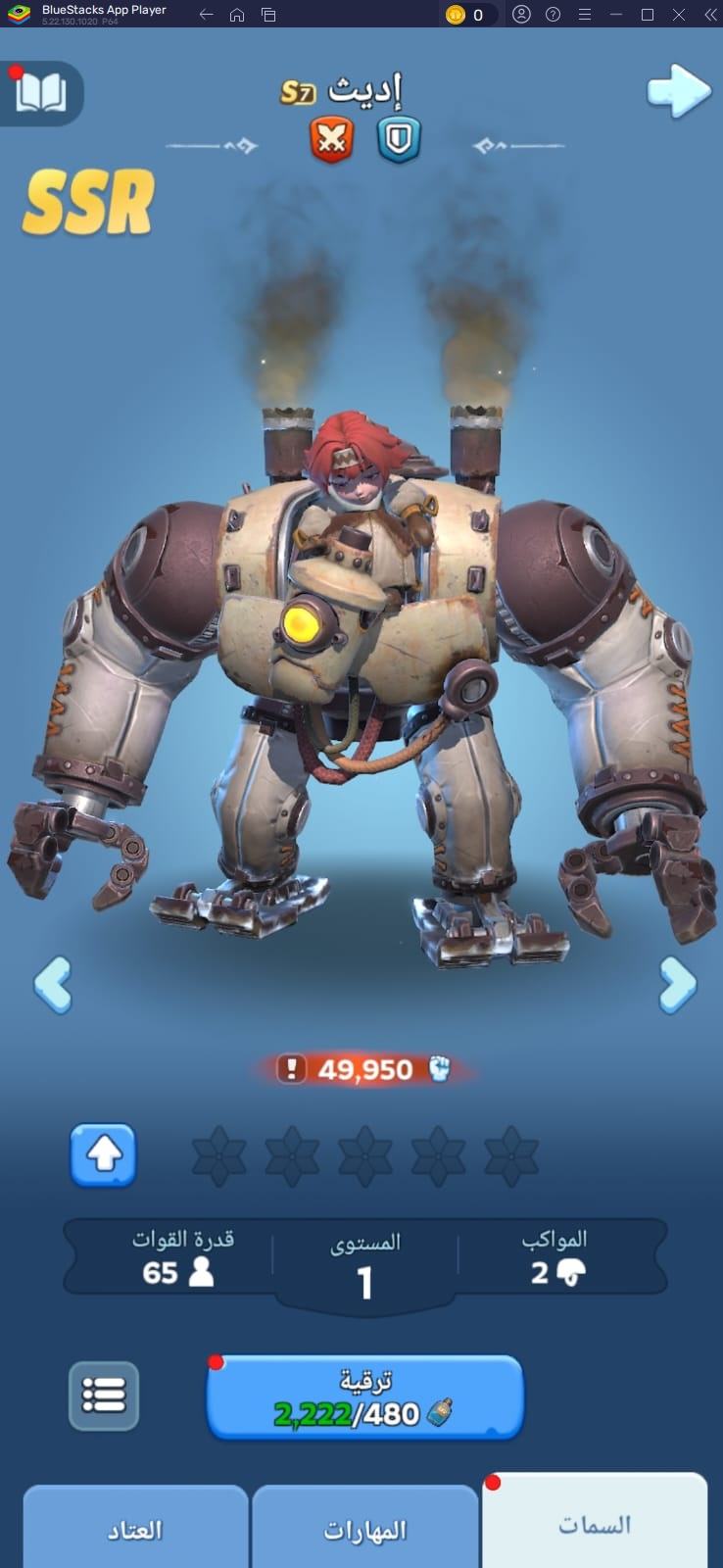Viewport: 723px width, 1568px height.
Task: Switch to the العتاد gear tab
Action: tap(135, 1529)
